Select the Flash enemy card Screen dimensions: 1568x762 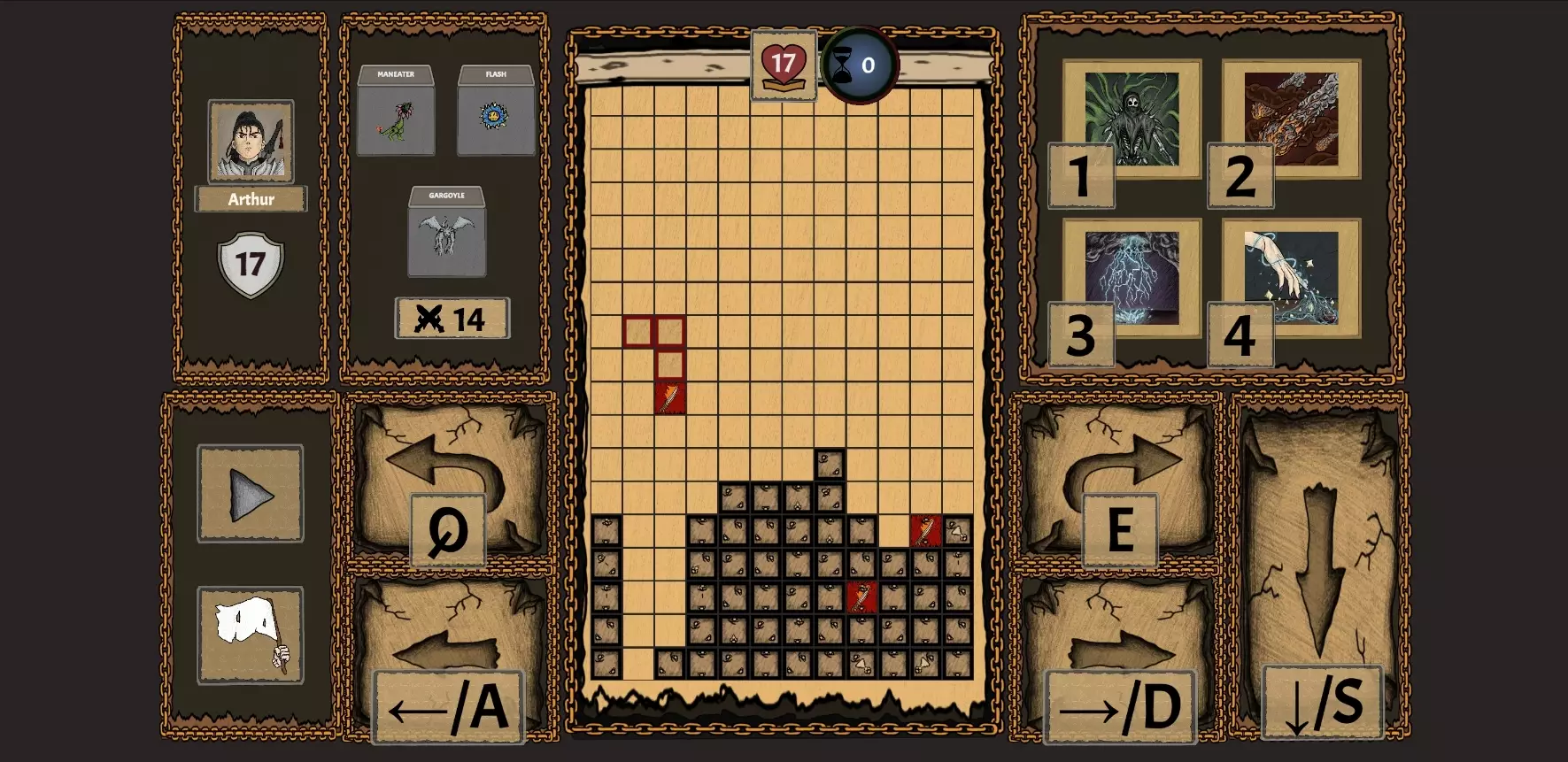click(x=496, y=116)
